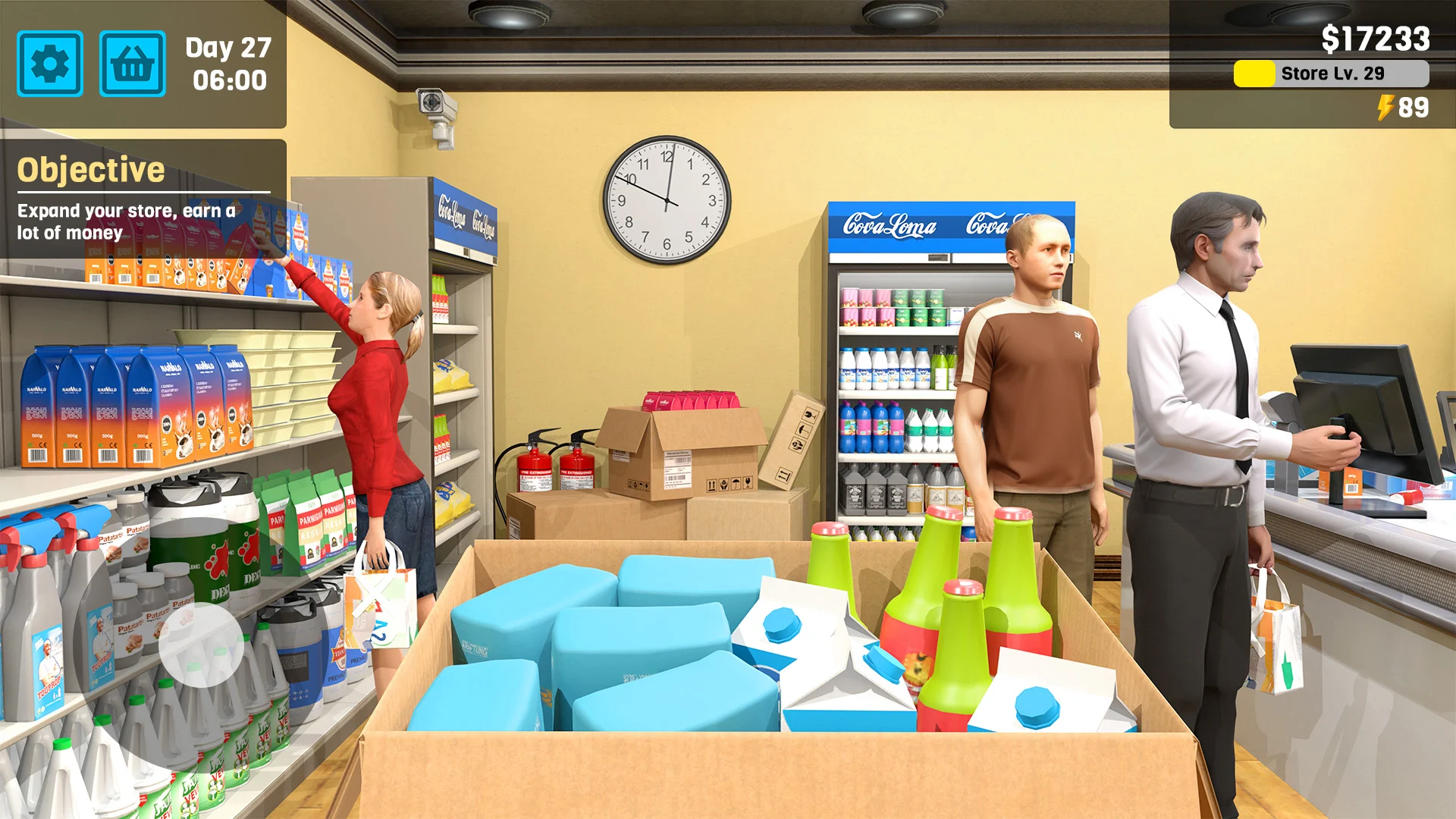Open the shopping basket icon
1456x819 pixels.
tap(133, 64)
